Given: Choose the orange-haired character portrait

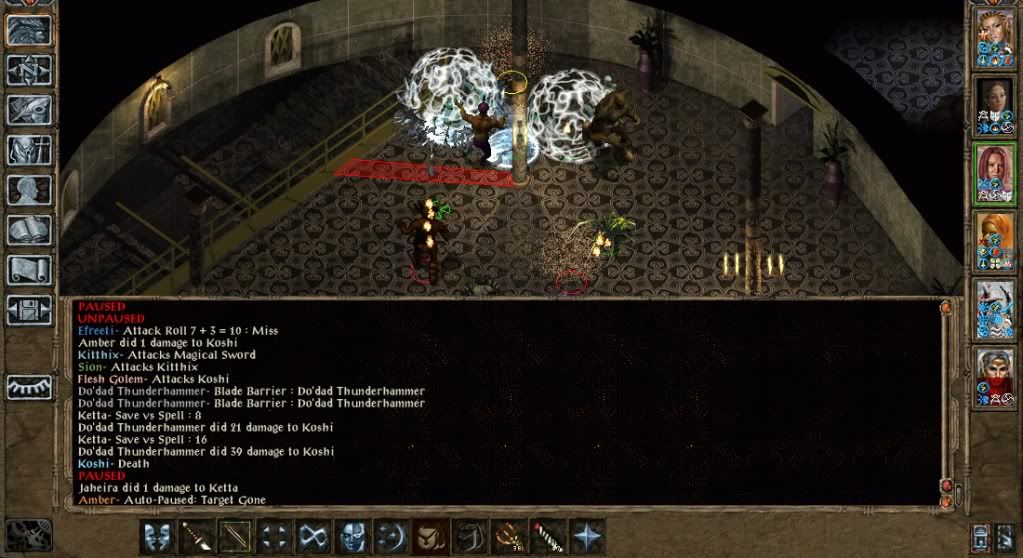Looking at the screenshot, I should click(995, 242).
